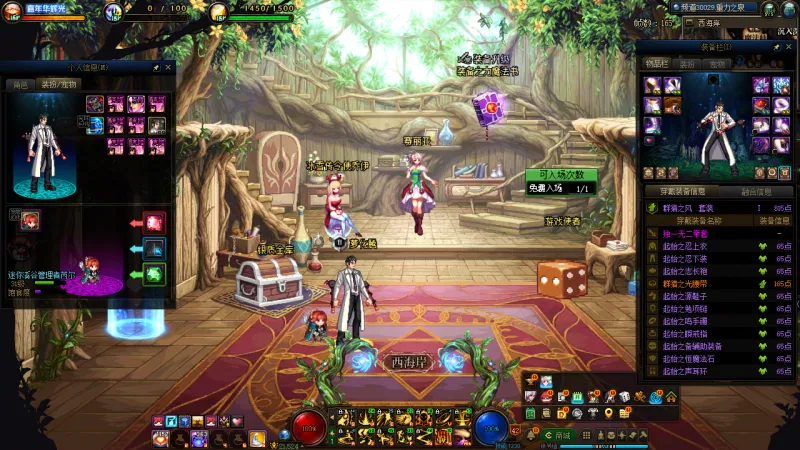Click the yellow location pin menu icon
Viewport: 800px width, 450px height.
point(608,413)
